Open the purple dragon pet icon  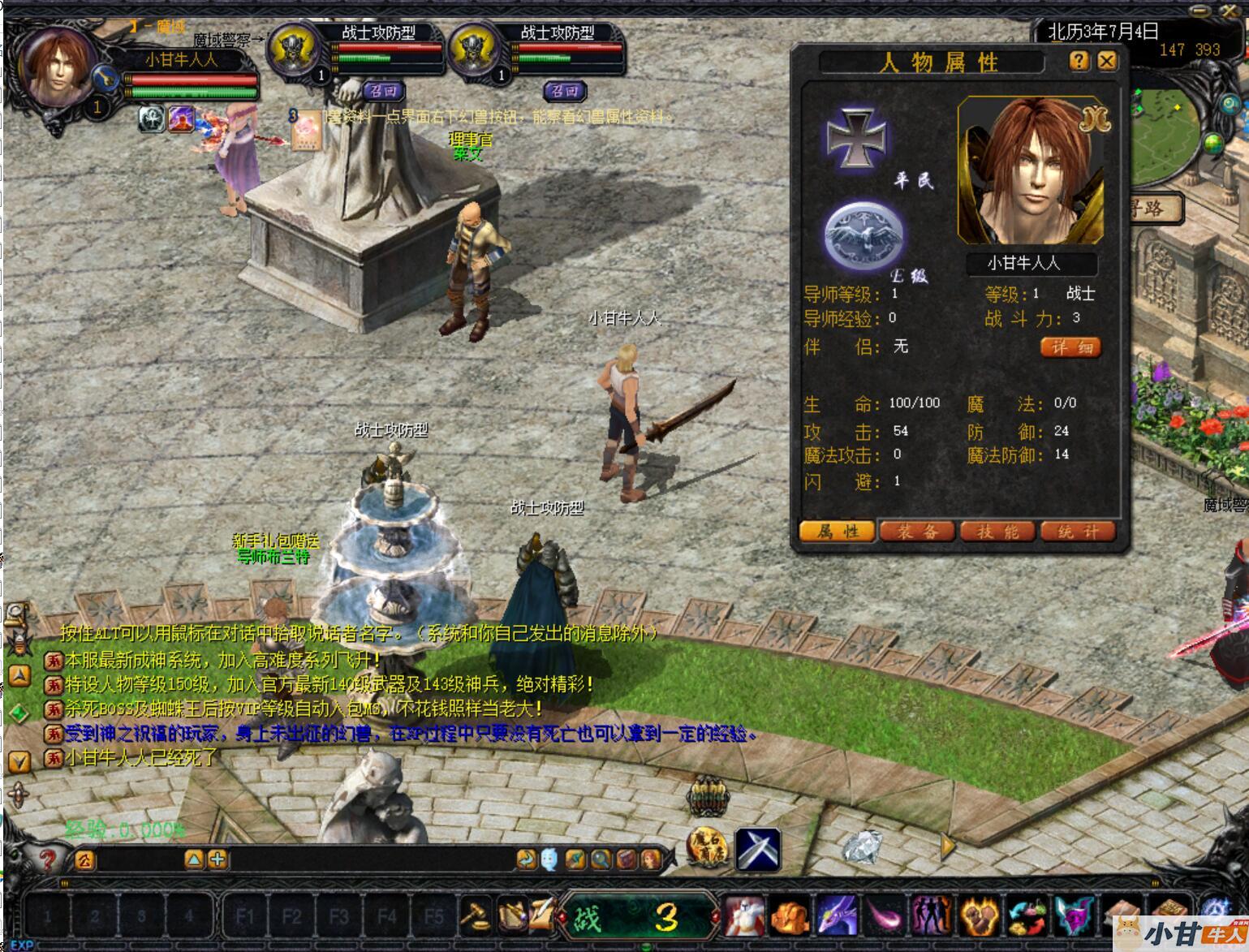837,915
